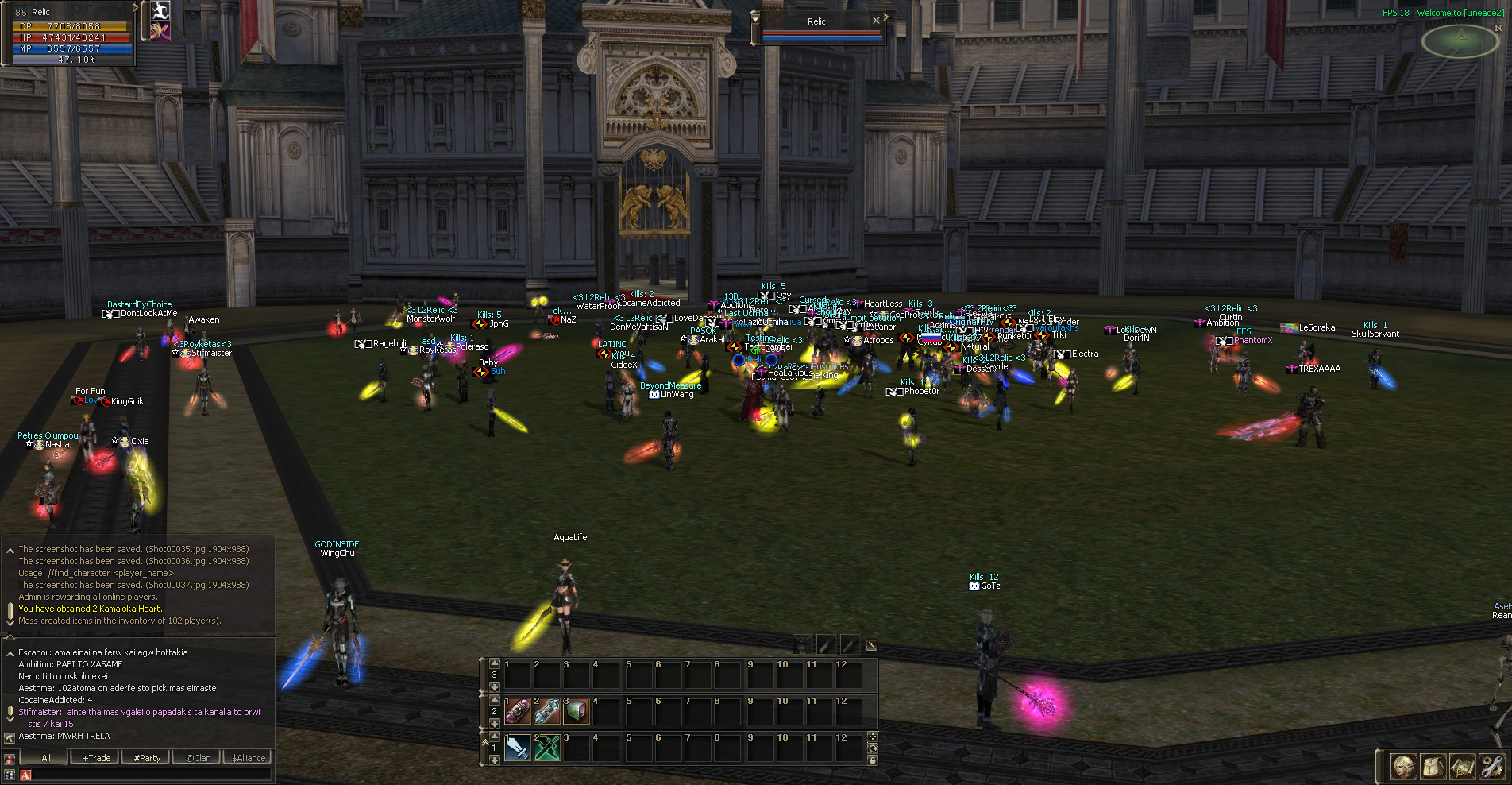1512x785 pixels.
Task: Switch chat to the All tab
Action: coord(46,758)
